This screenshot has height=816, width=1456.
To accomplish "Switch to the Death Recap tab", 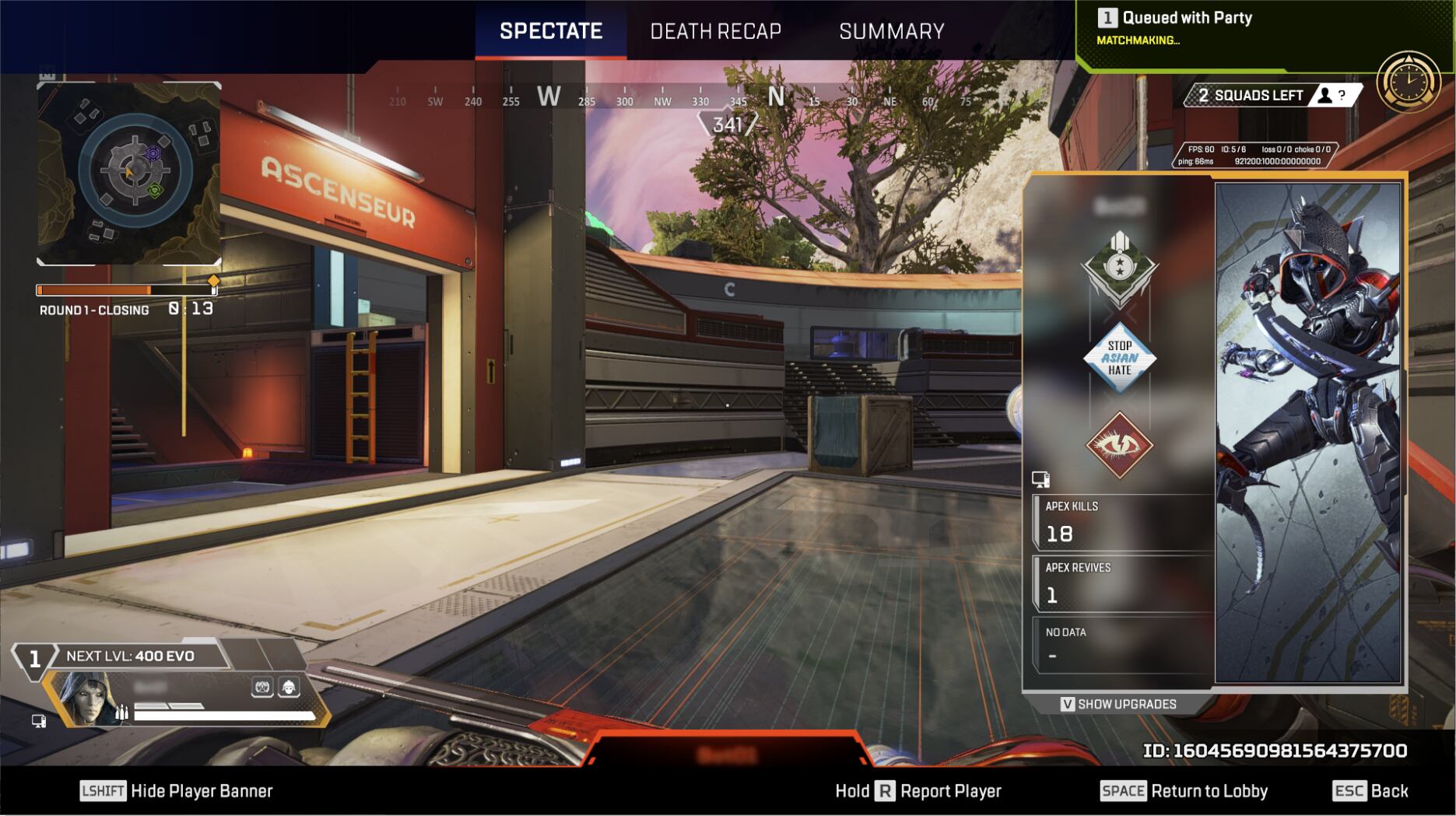I will pos(715,31).
